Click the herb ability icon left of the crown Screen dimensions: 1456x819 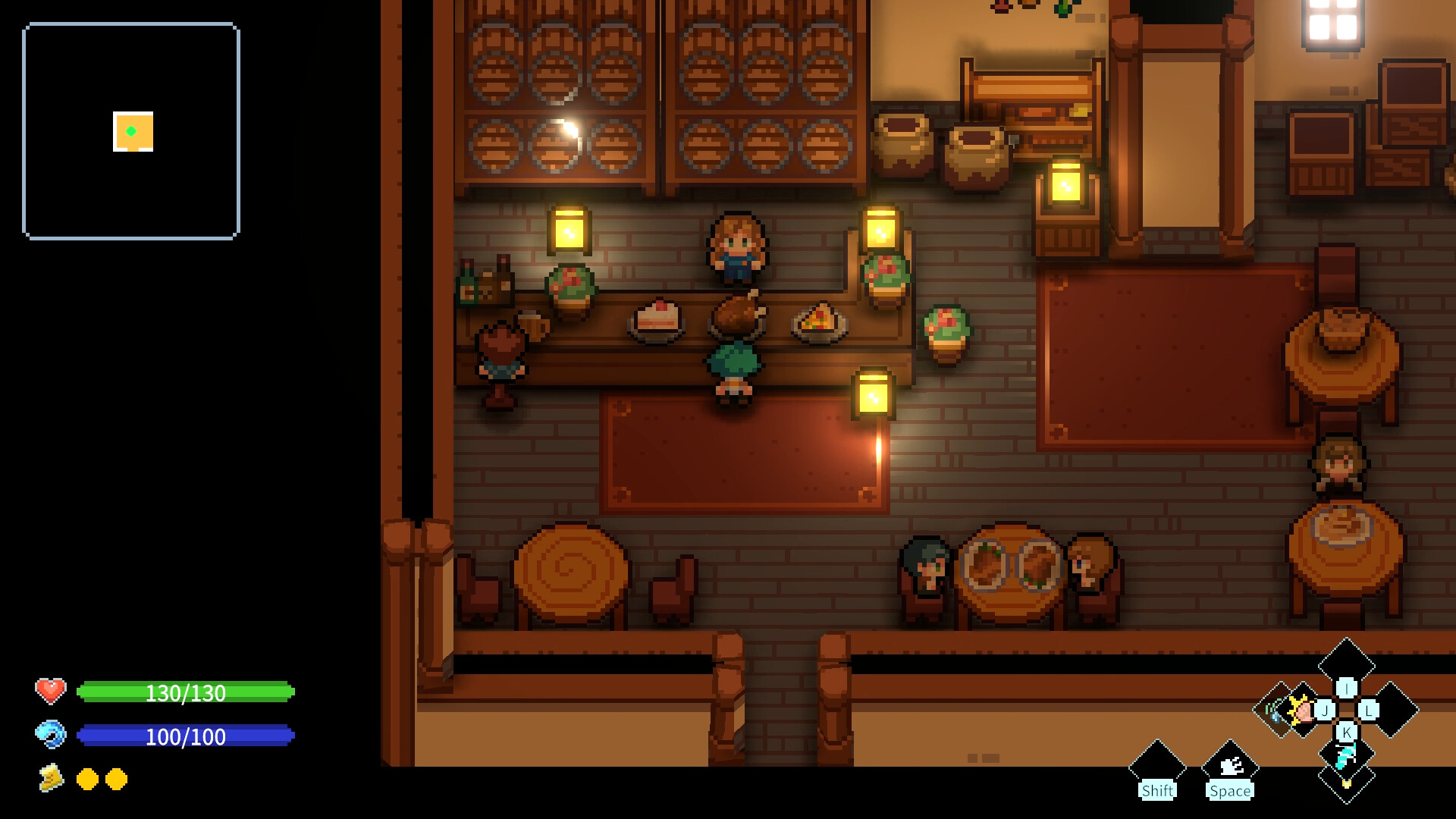[1272, 710]
